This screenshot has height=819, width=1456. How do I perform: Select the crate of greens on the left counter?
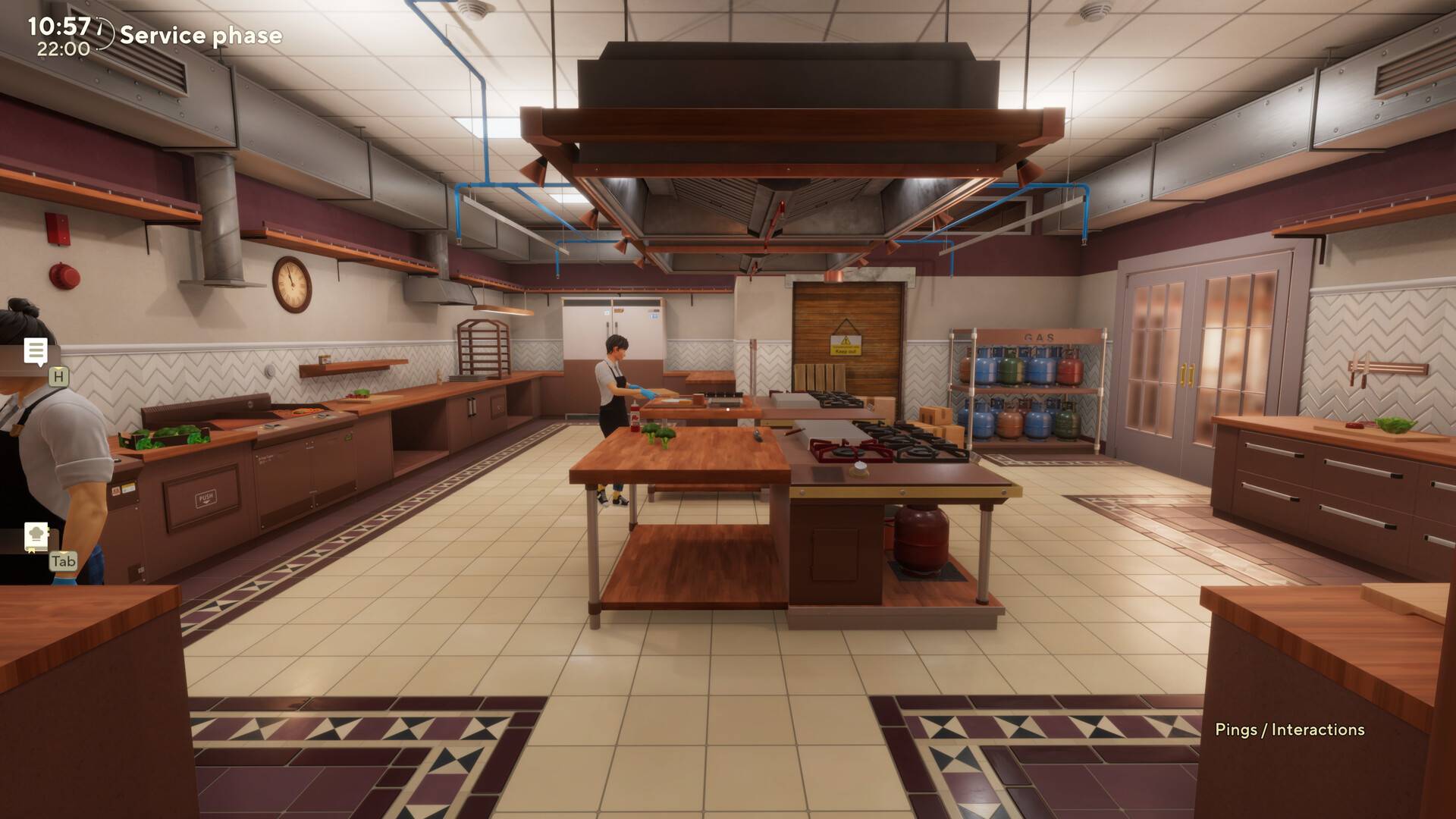tap(164, 436)
